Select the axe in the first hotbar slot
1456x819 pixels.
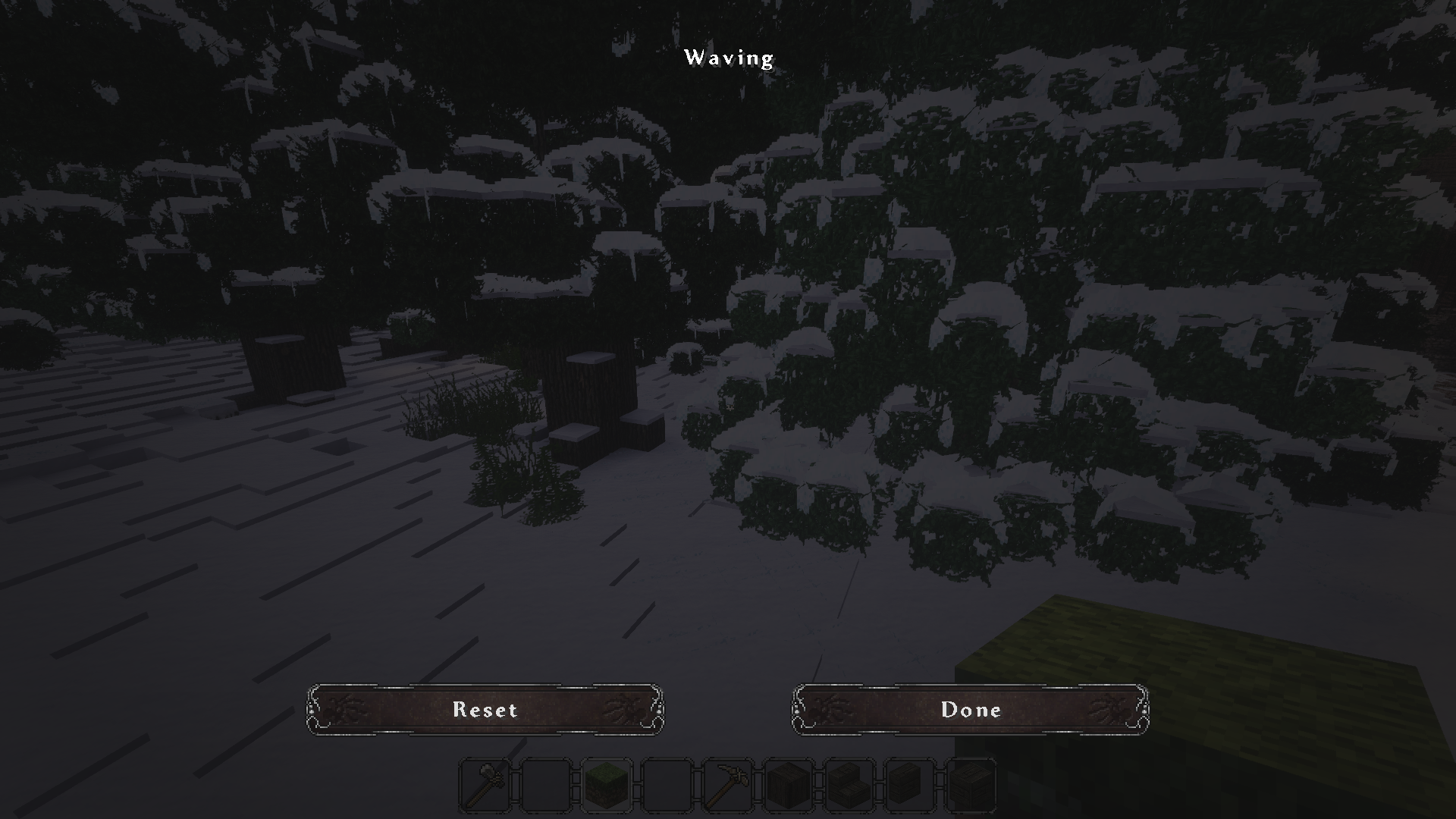coord(485,785)
